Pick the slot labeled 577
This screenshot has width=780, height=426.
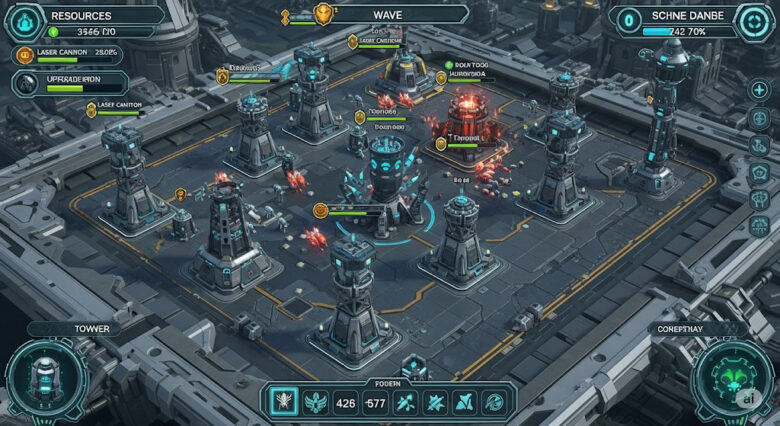[x=376, y=403]
